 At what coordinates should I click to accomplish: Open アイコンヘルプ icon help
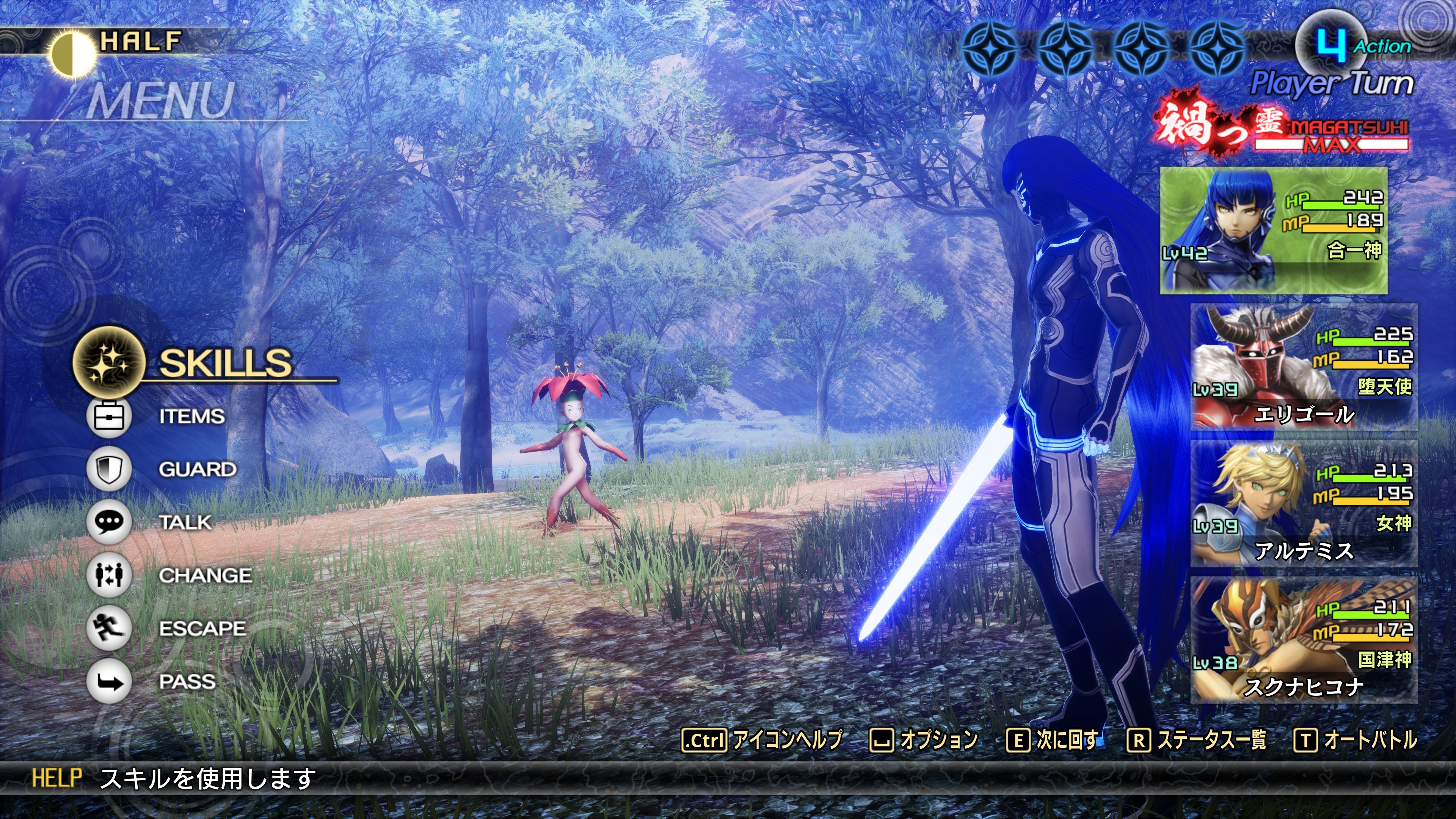coord(762,740)
